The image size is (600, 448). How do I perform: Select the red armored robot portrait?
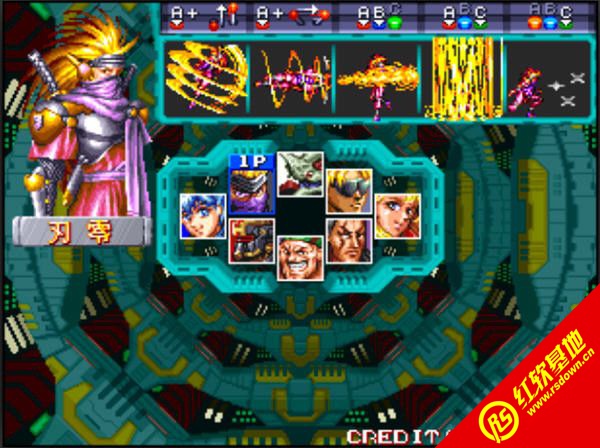click(251, 241)
